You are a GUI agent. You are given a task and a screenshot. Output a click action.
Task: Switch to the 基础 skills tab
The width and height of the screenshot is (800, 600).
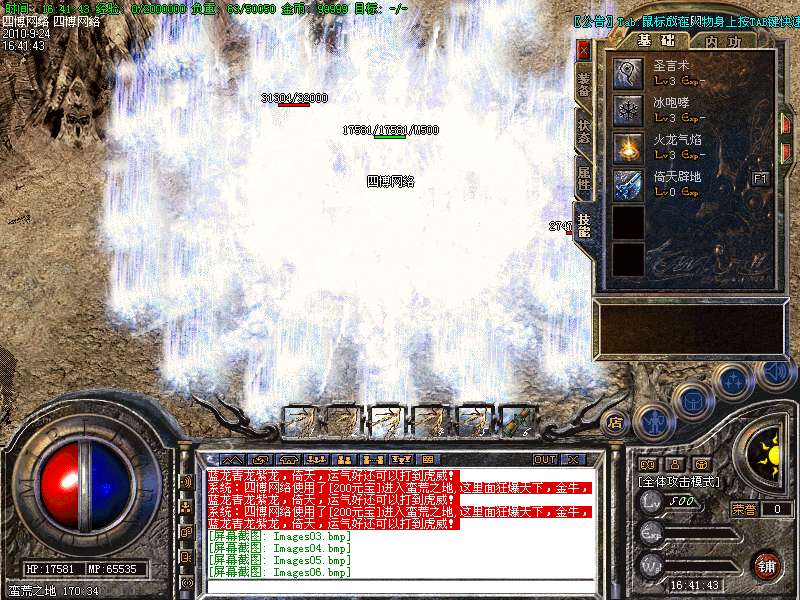657,40
